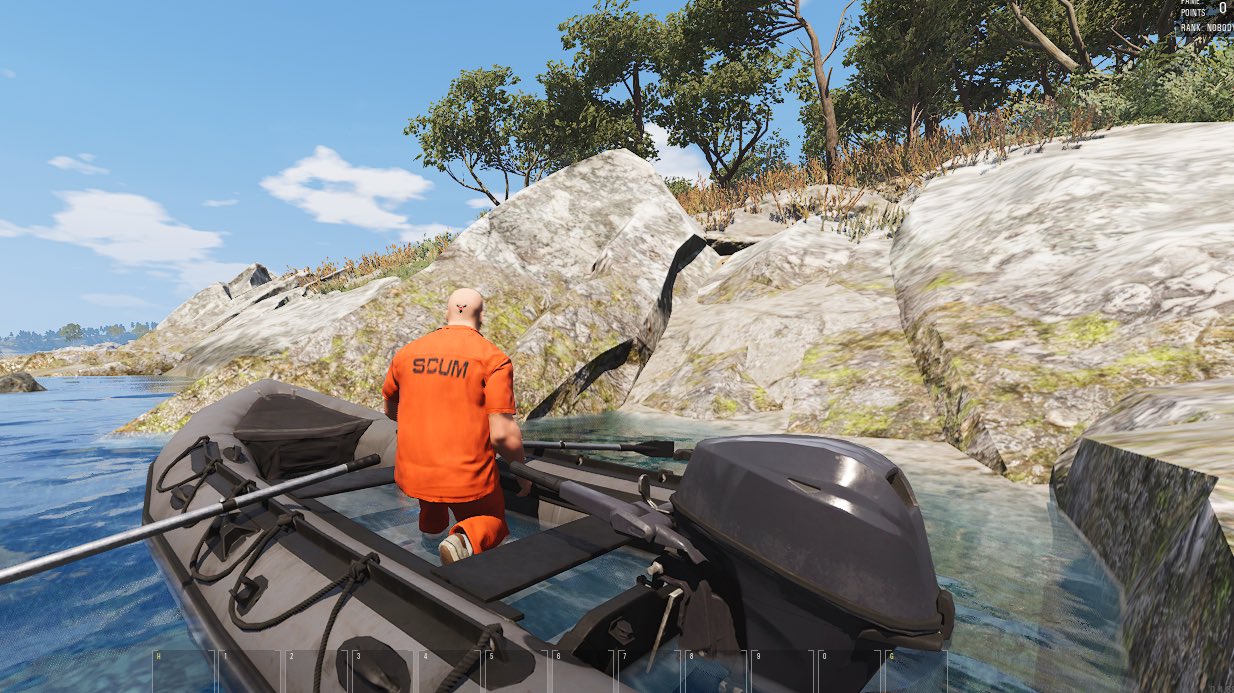Pick hotbar slot number 7

point(650,671)
